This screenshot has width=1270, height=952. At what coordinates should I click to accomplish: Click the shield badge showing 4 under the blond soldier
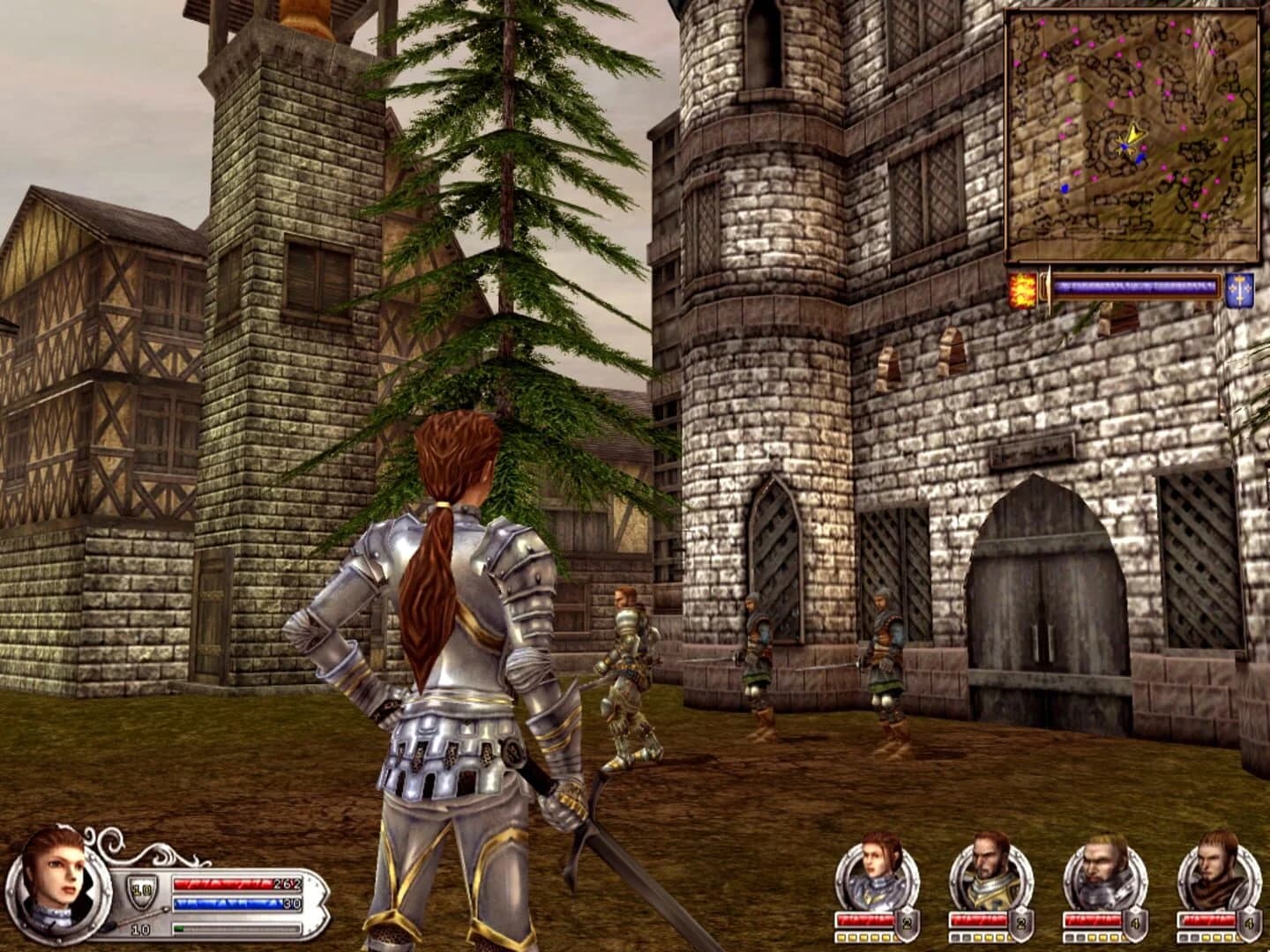[1135, 922]
